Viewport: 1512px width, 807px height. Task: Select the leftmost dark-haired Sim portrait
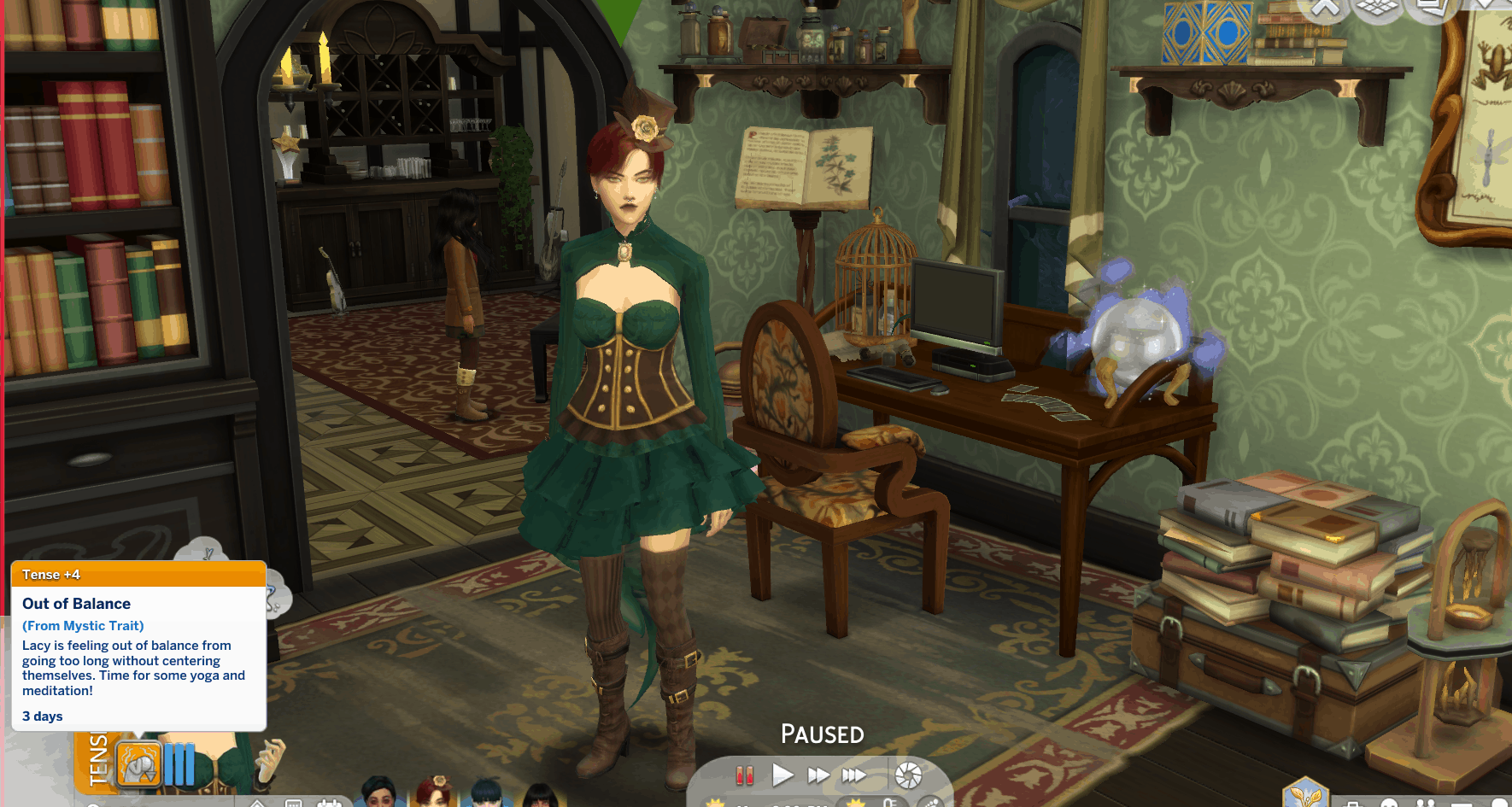coord(378,792)
